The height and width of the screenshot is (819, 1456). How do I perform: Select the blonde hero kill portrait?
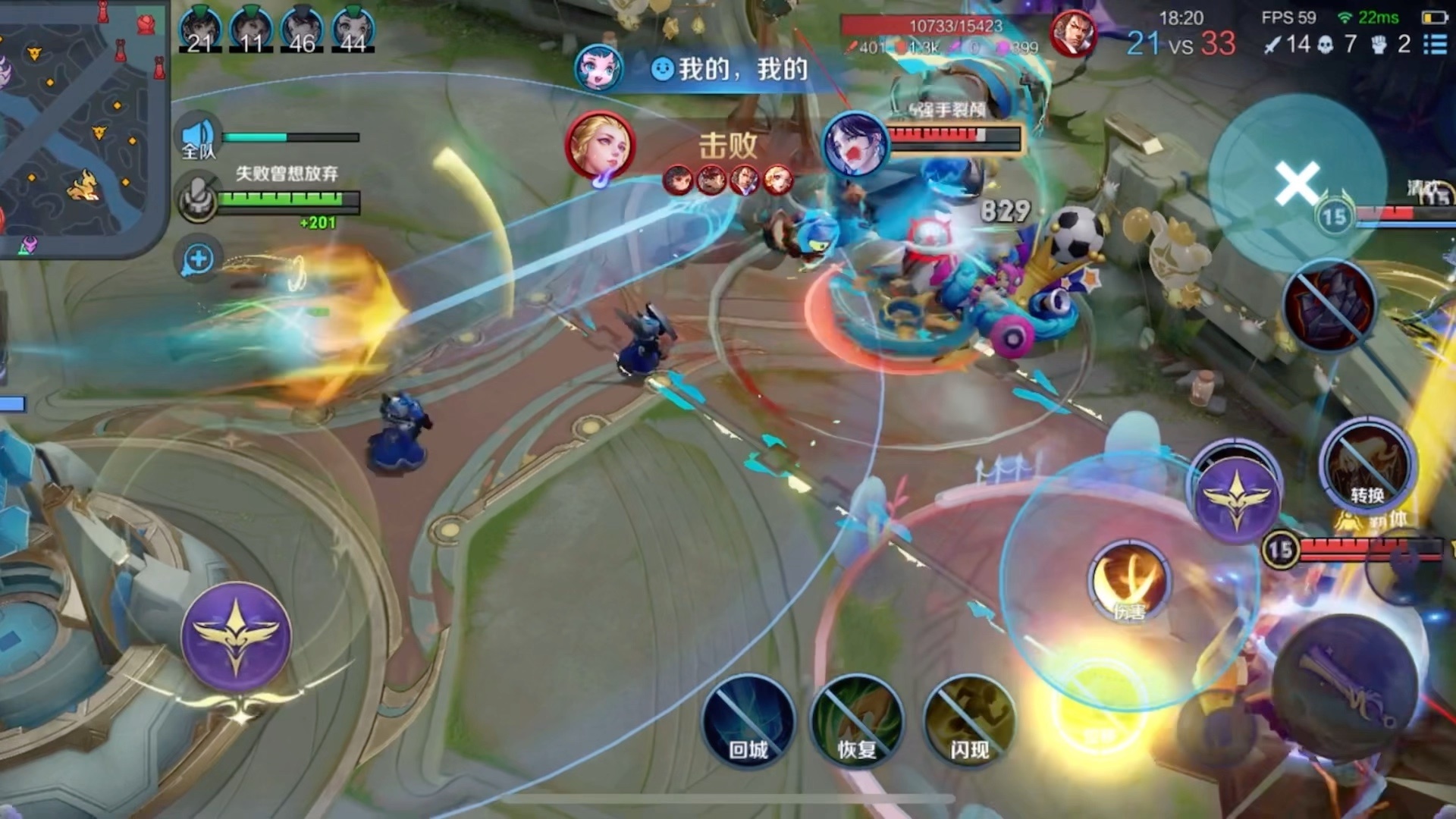point(600,146)
